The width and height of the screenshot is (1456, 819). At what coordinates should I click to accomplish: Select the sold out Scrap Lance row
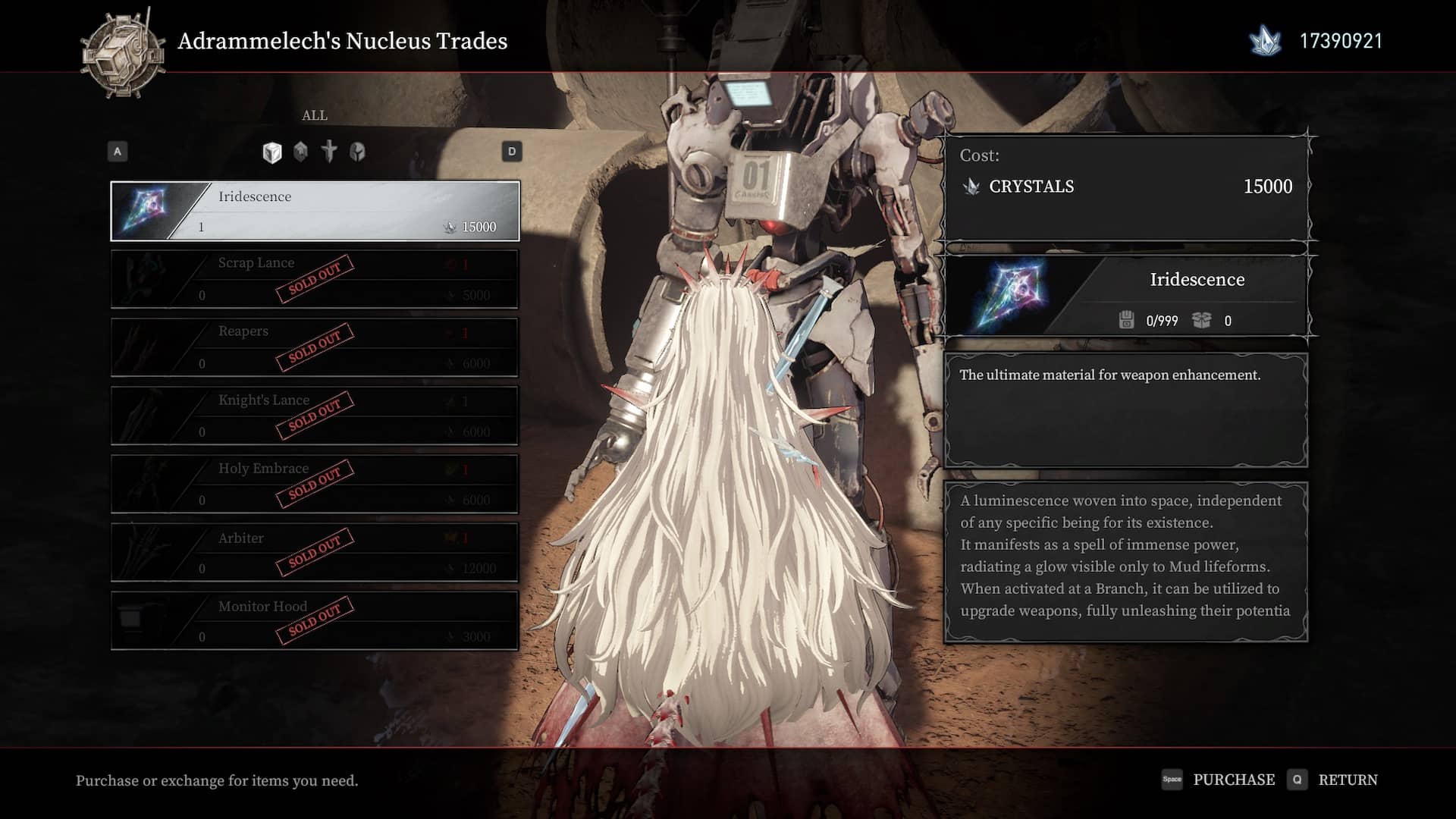(315, 279)
